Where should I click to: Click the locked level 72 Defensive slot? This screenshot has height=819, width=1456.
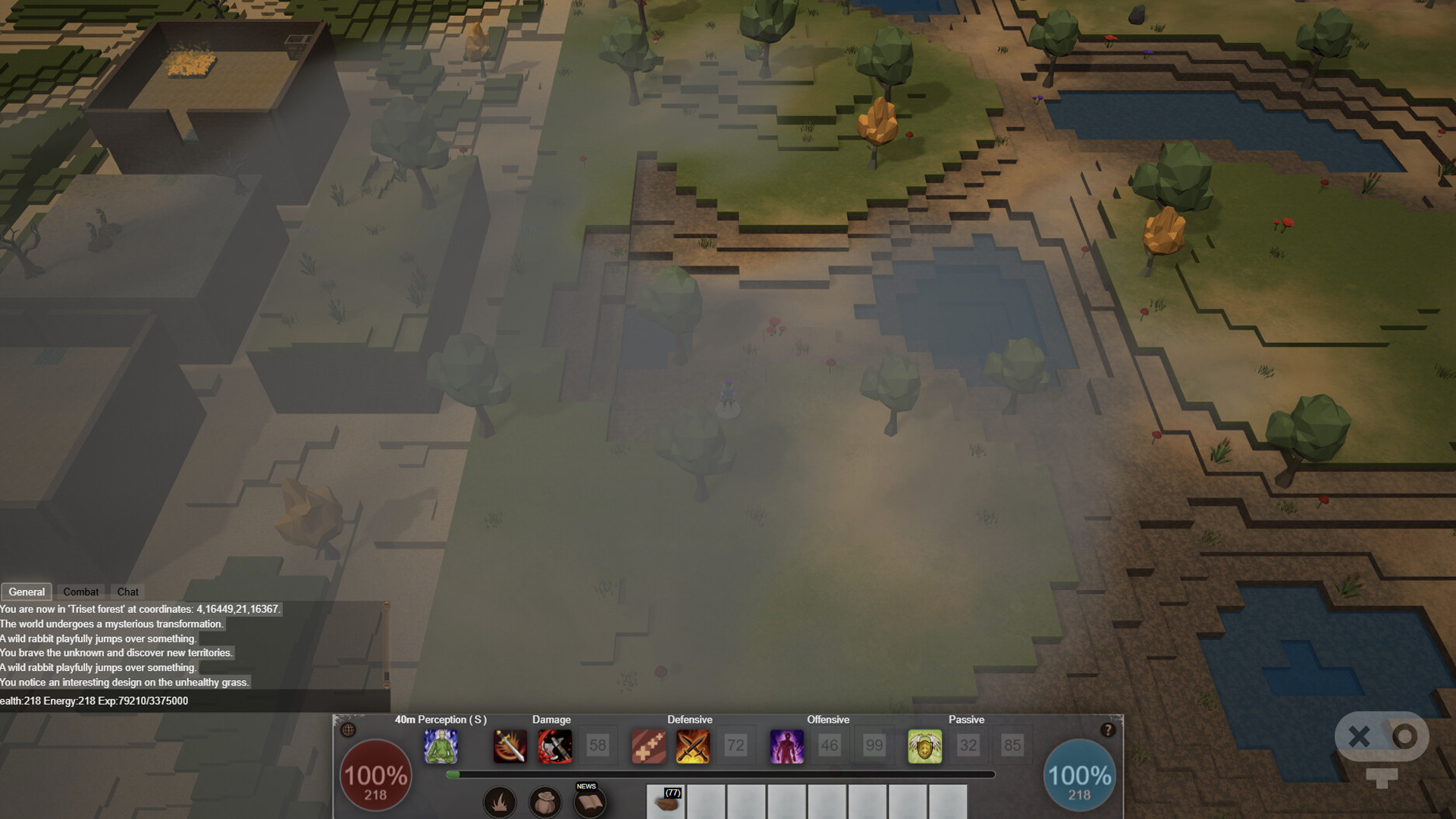(736, 746)
